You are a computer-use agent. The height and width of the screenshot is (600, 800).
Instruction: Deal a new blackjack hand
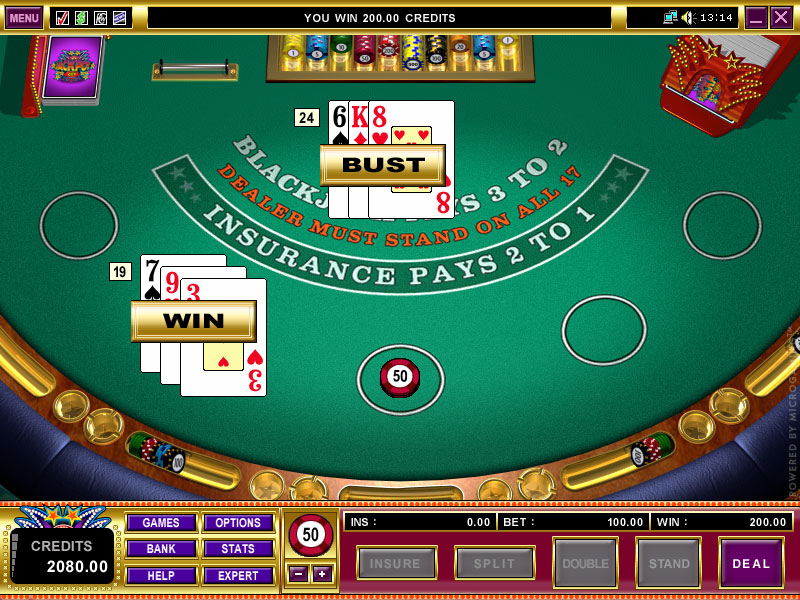pos(751,563)
